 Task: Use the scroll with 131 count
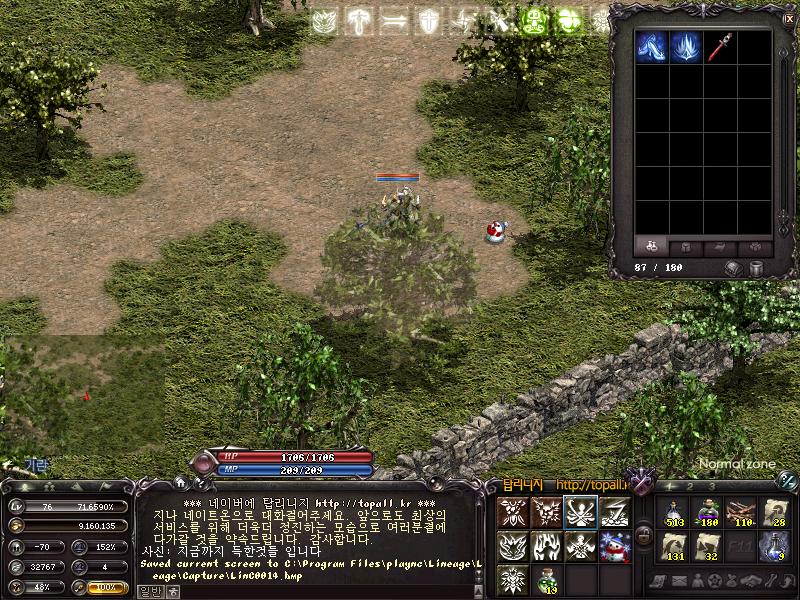click(x=672, y=546)
